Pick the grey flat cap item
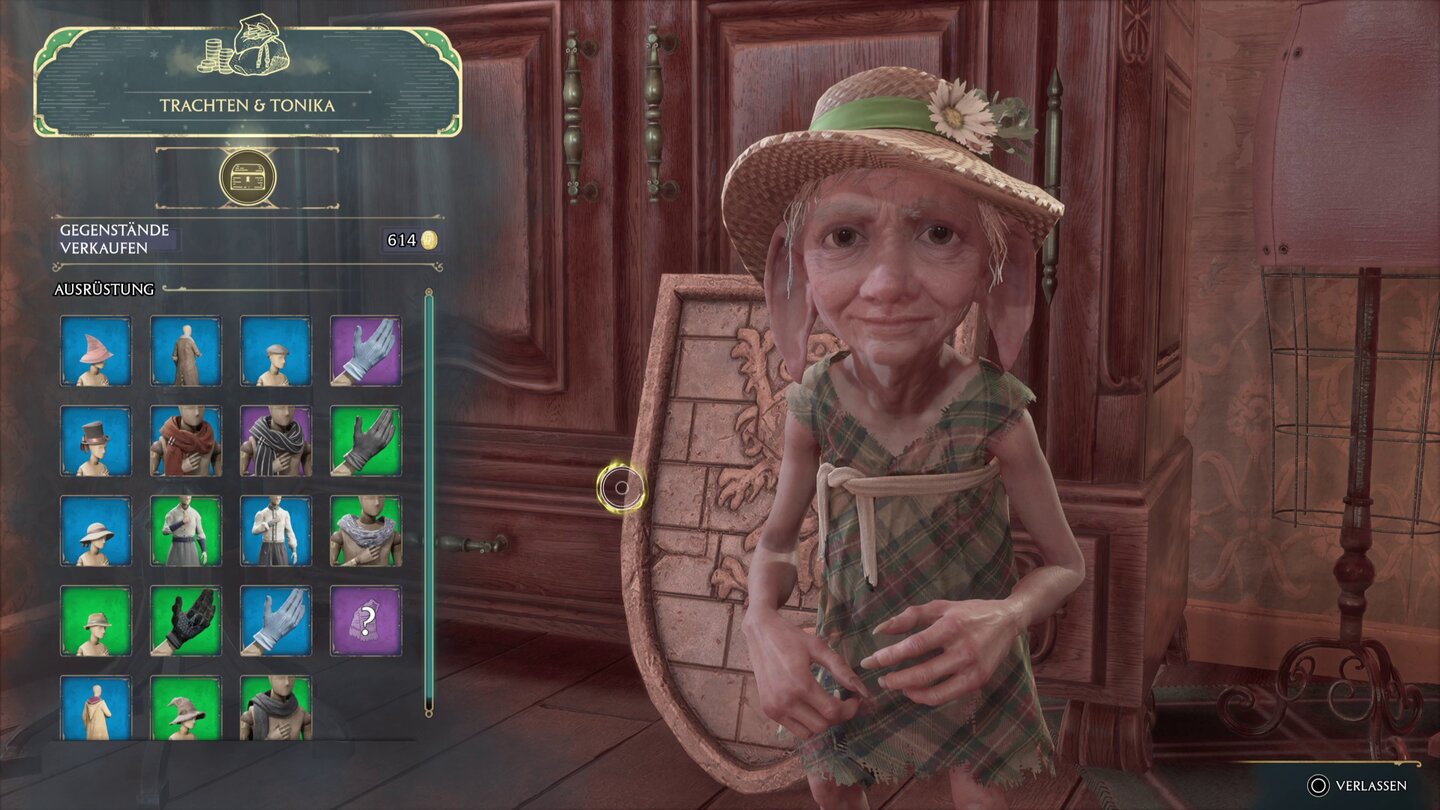 point(276,351)
